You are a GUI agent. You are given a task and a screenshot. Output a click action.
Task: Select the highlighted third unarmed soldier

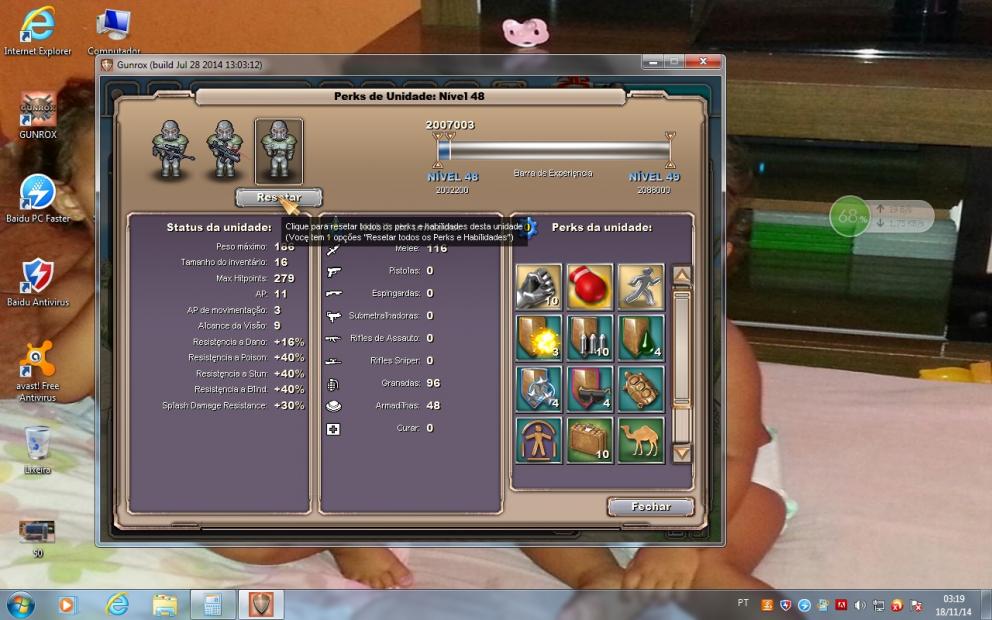278,150
